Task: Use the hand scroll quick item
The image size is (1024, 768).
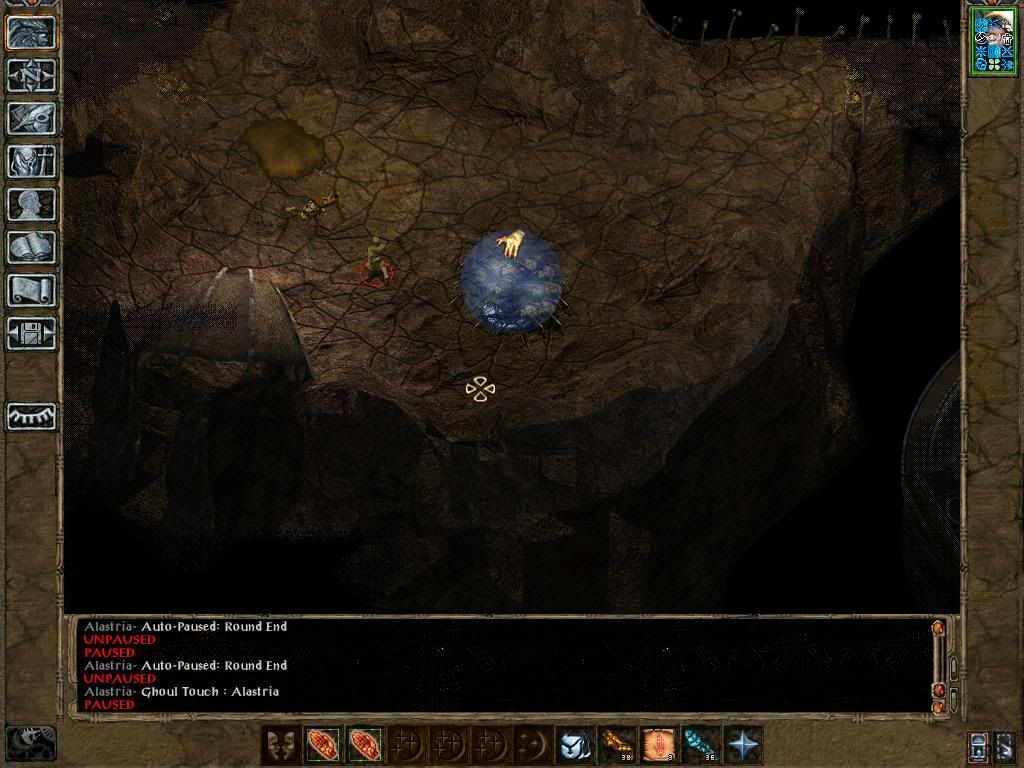Action: [x=660, y=745]
